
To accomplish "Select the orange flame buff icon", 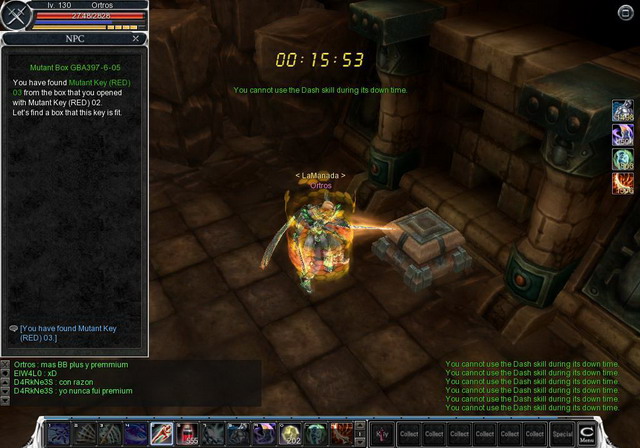I will point(622,183).
